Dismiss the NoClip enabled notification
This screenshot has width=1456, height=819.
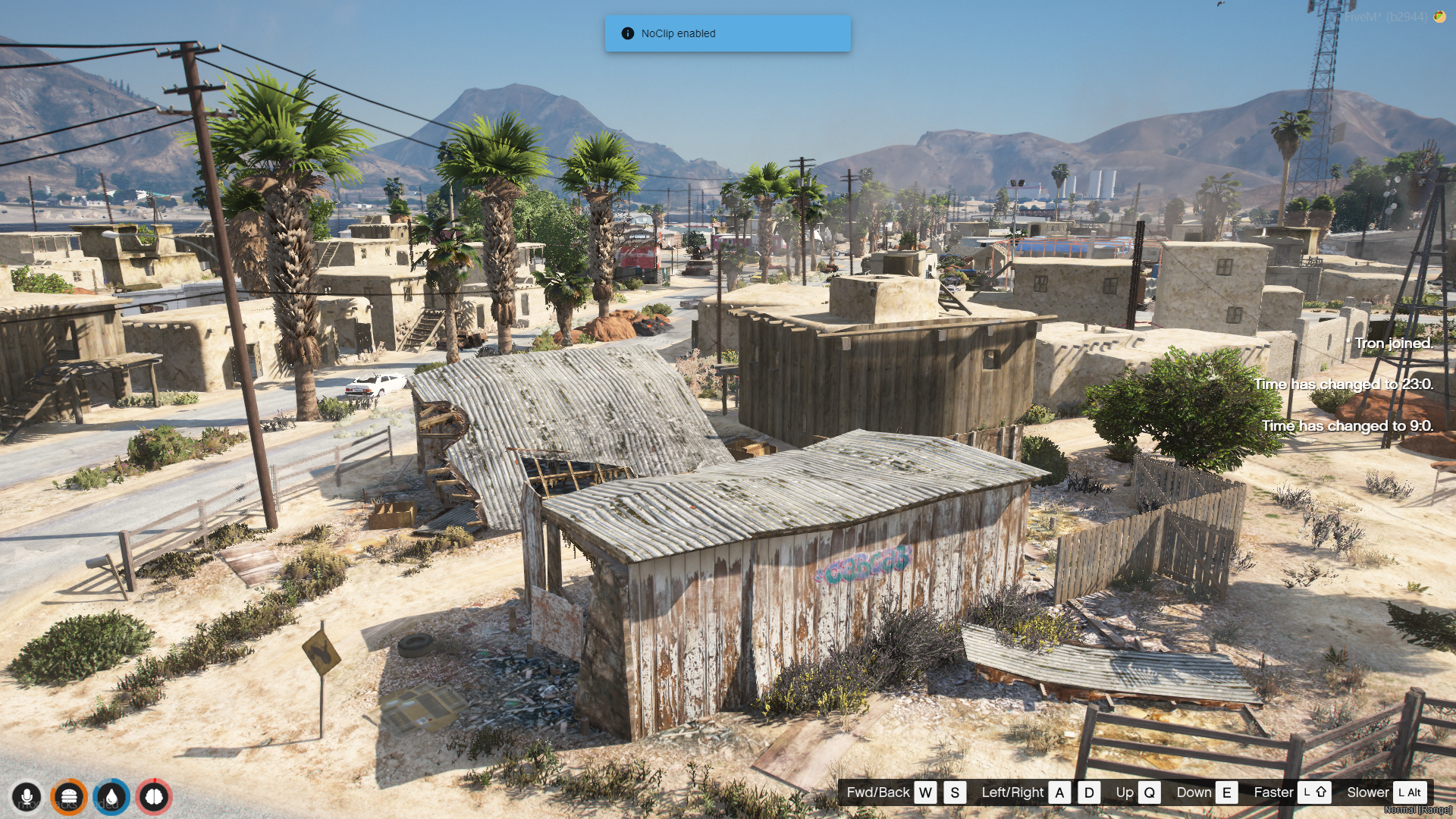coord(727,33)
